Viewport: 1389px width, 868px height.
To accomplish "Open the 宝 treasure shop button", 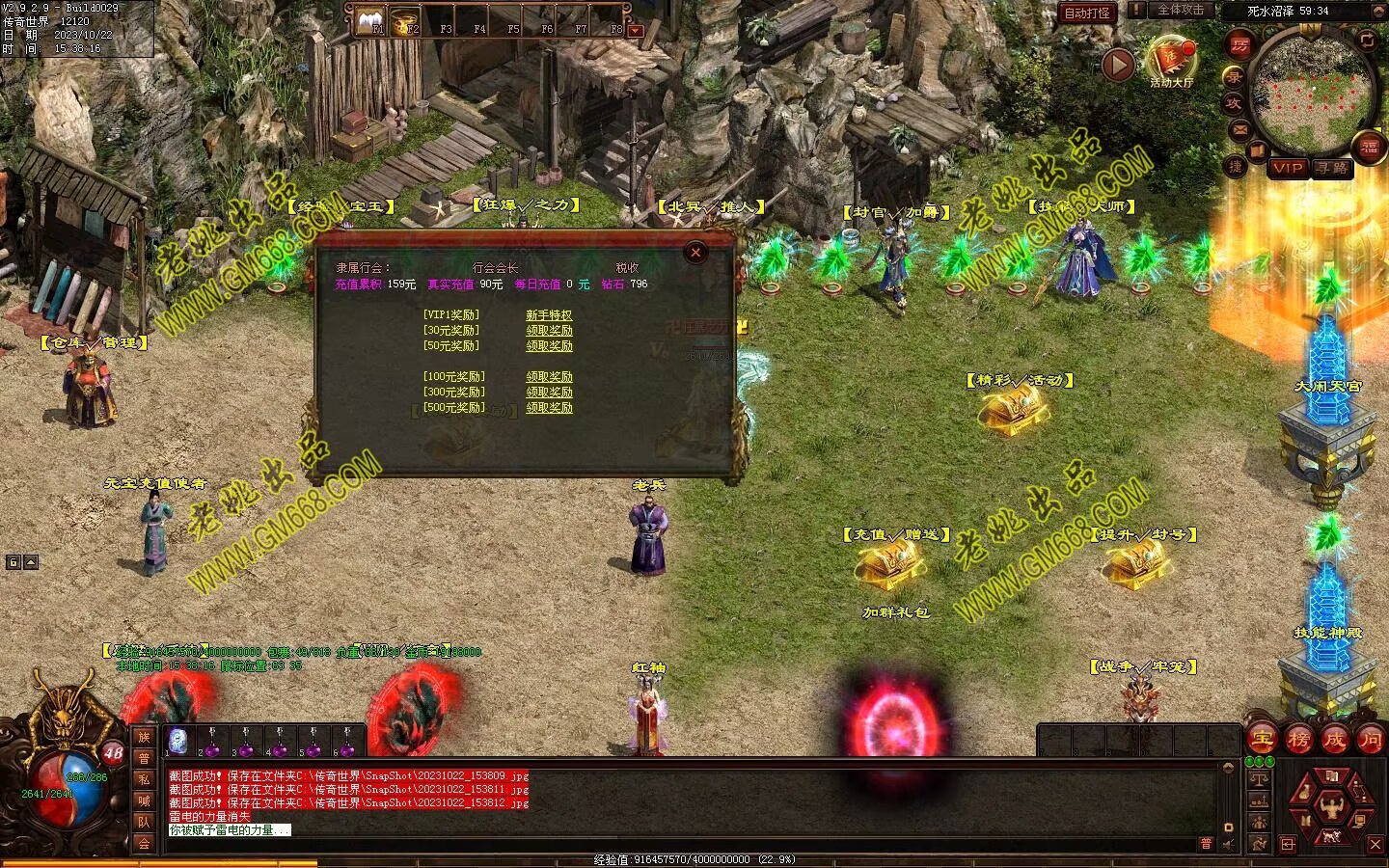I will click(1260, 740).
